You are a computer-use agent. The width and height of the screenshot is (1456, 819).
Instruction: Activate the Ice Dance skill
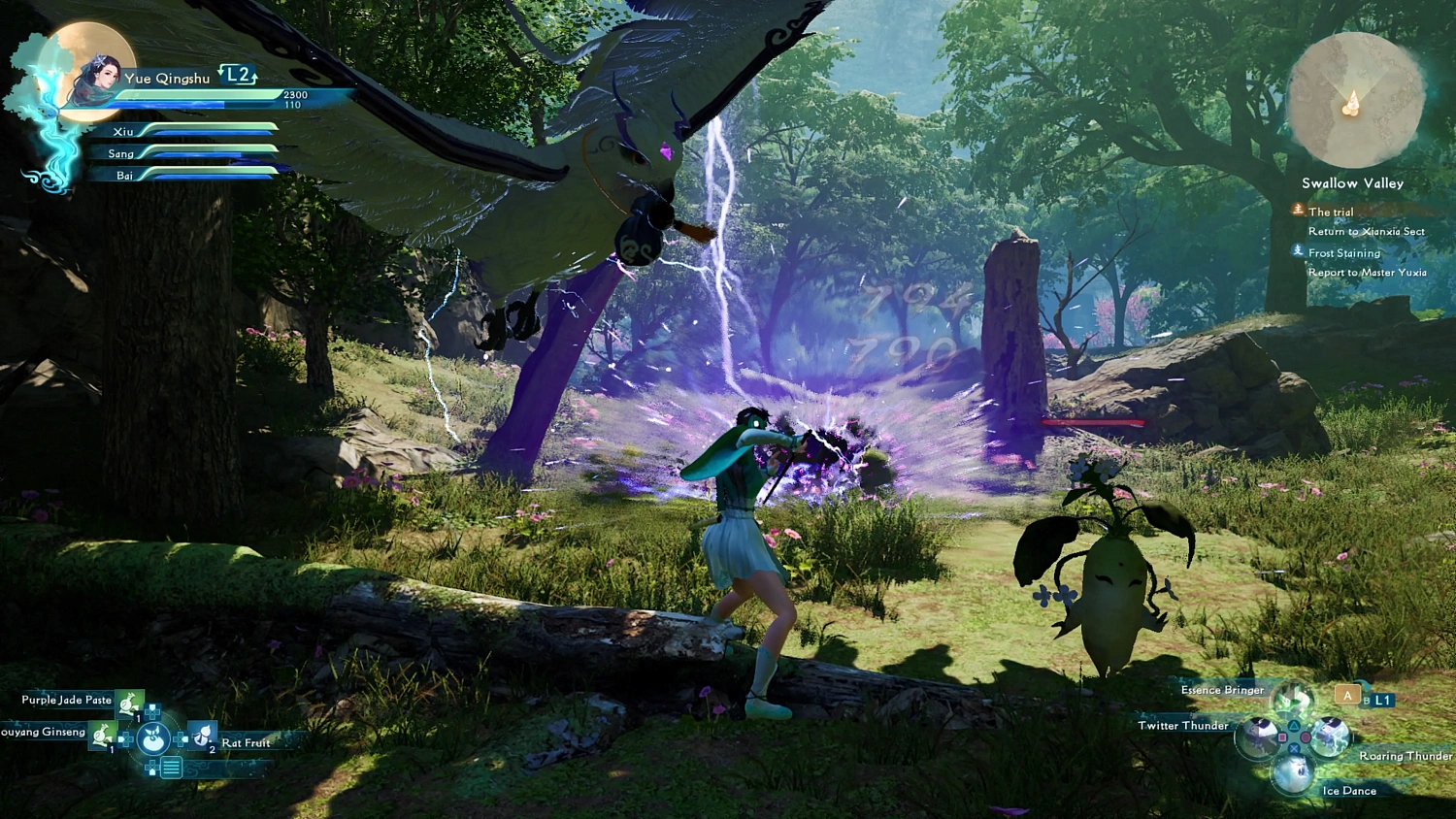coord(1293,773)
